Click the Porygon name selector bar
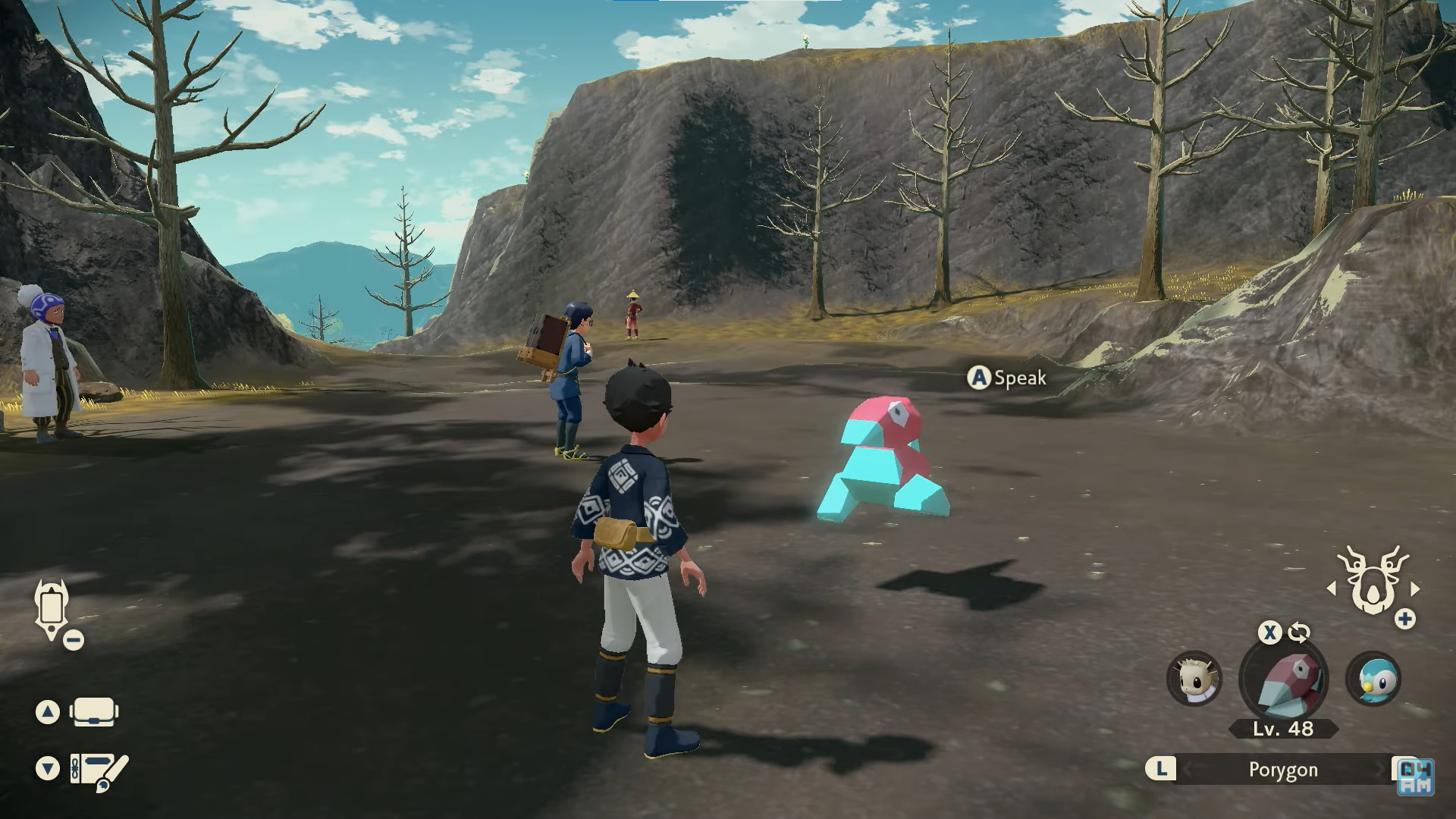The image size is (1456, 819). click(1283, 770)
